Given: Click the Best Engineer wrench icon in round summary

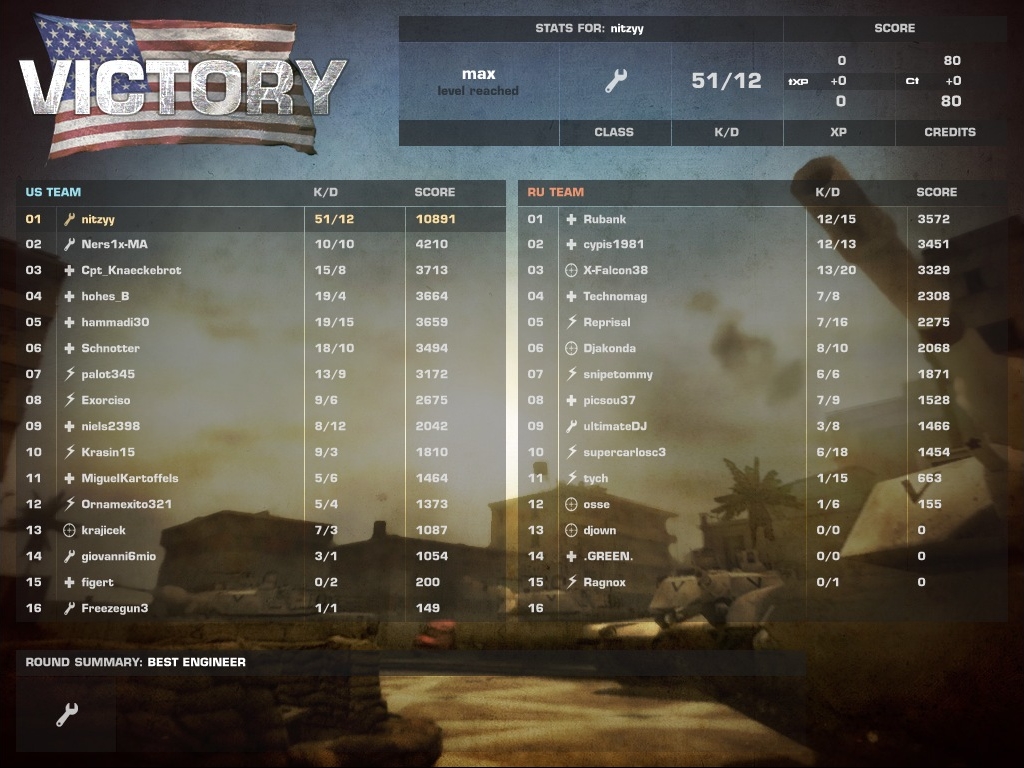Looking at the screenshot, I should point(67,714).
